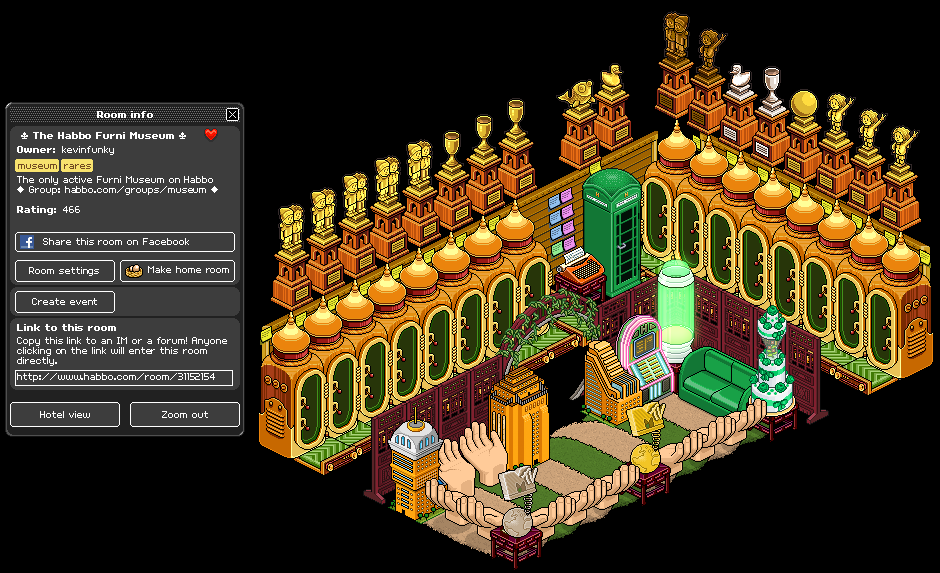The image size is (940, 573).
Task: Share this room on Facebook
Action: tap(125, 242)
